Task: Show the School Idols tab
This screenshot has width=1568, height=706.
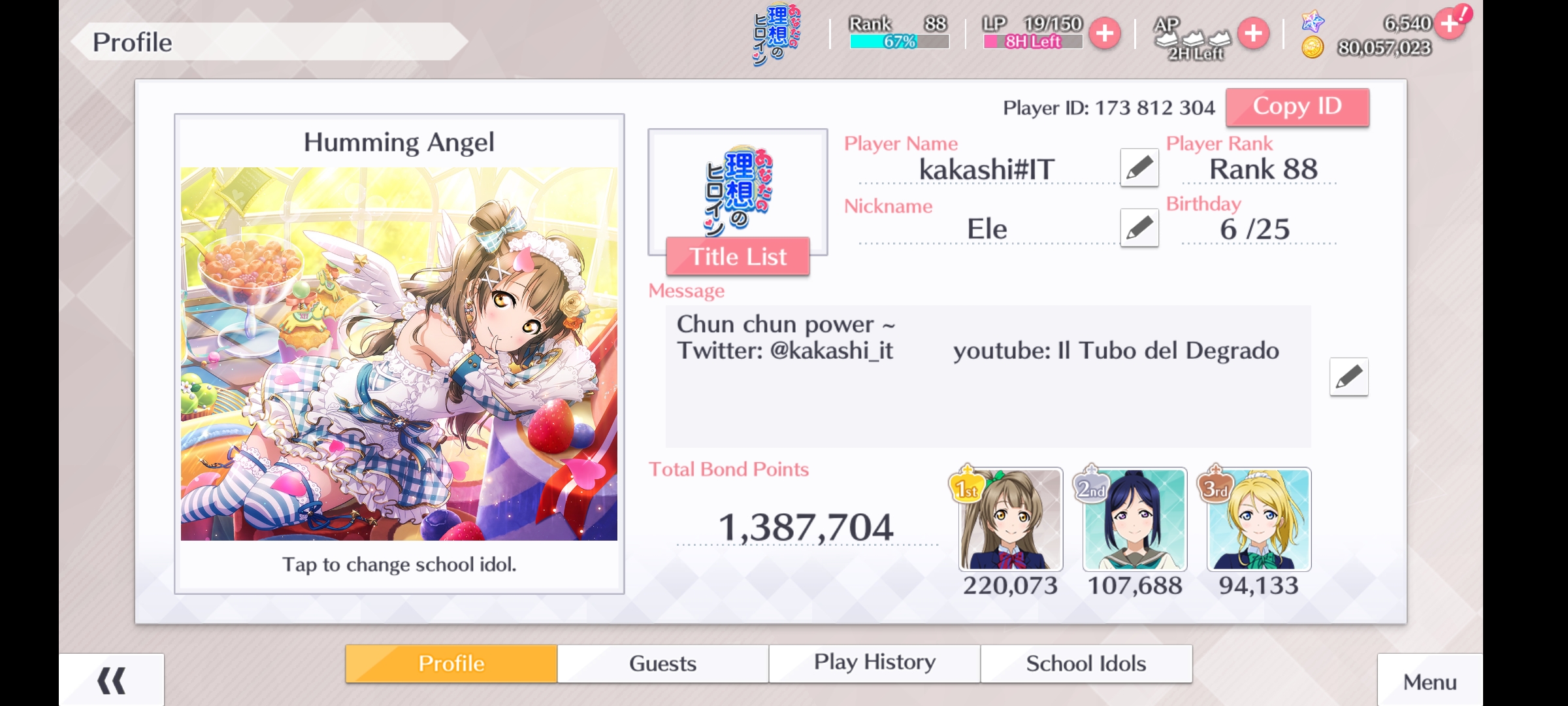Action: coord(1086,664)
